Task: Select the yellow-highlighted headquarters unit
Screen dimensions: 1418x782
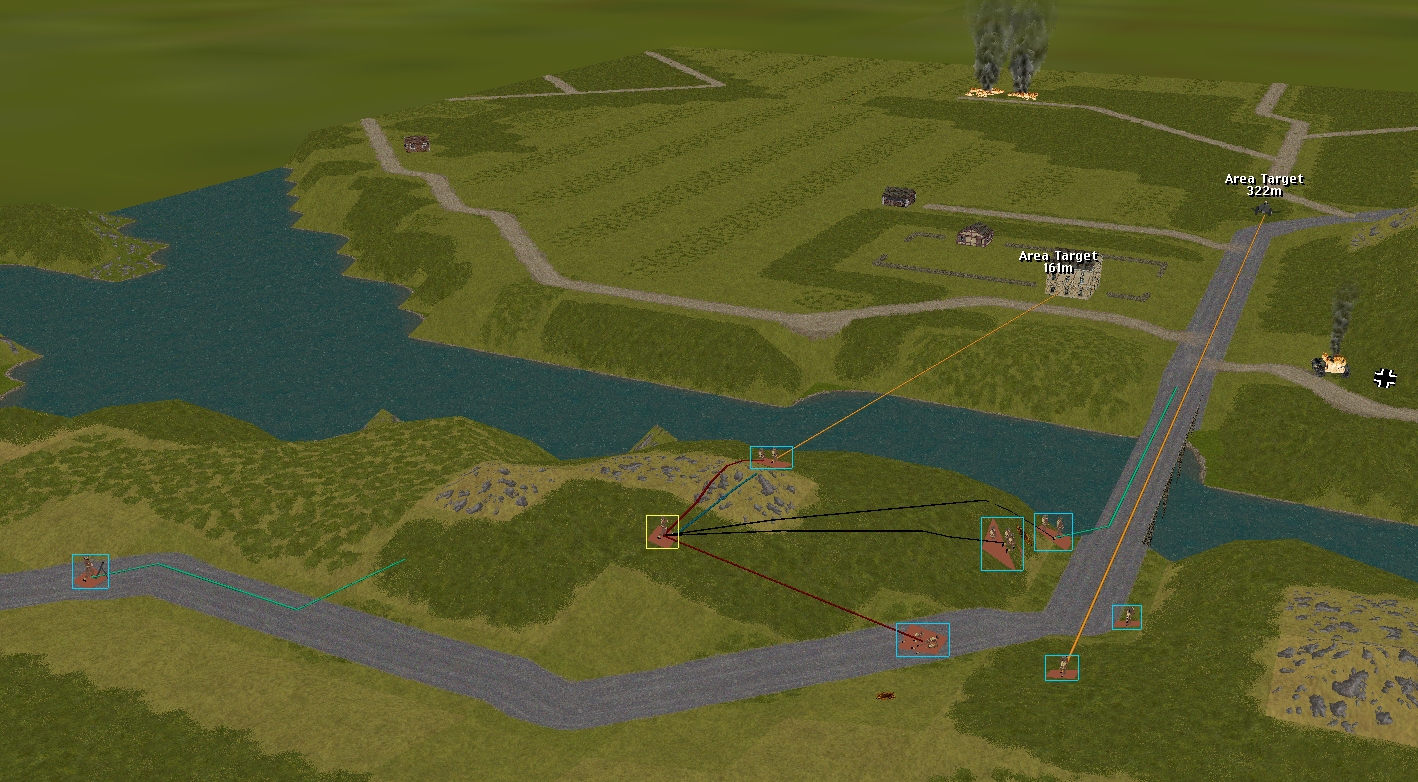Action: point(662,532)
